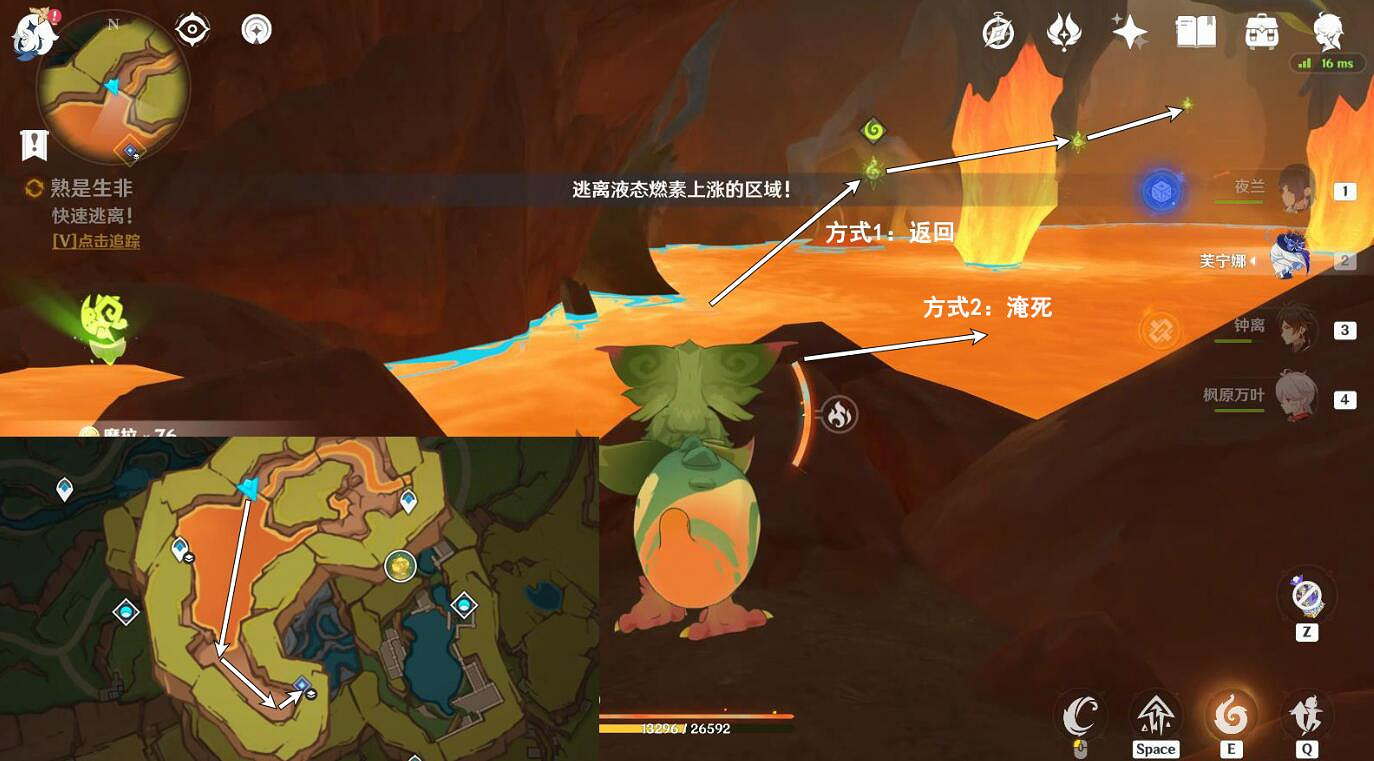Image resolution: width=1374 pixels, height=761 pixels.
Task: Open the Adventurer Handbook book icon
Action: 1196,31
